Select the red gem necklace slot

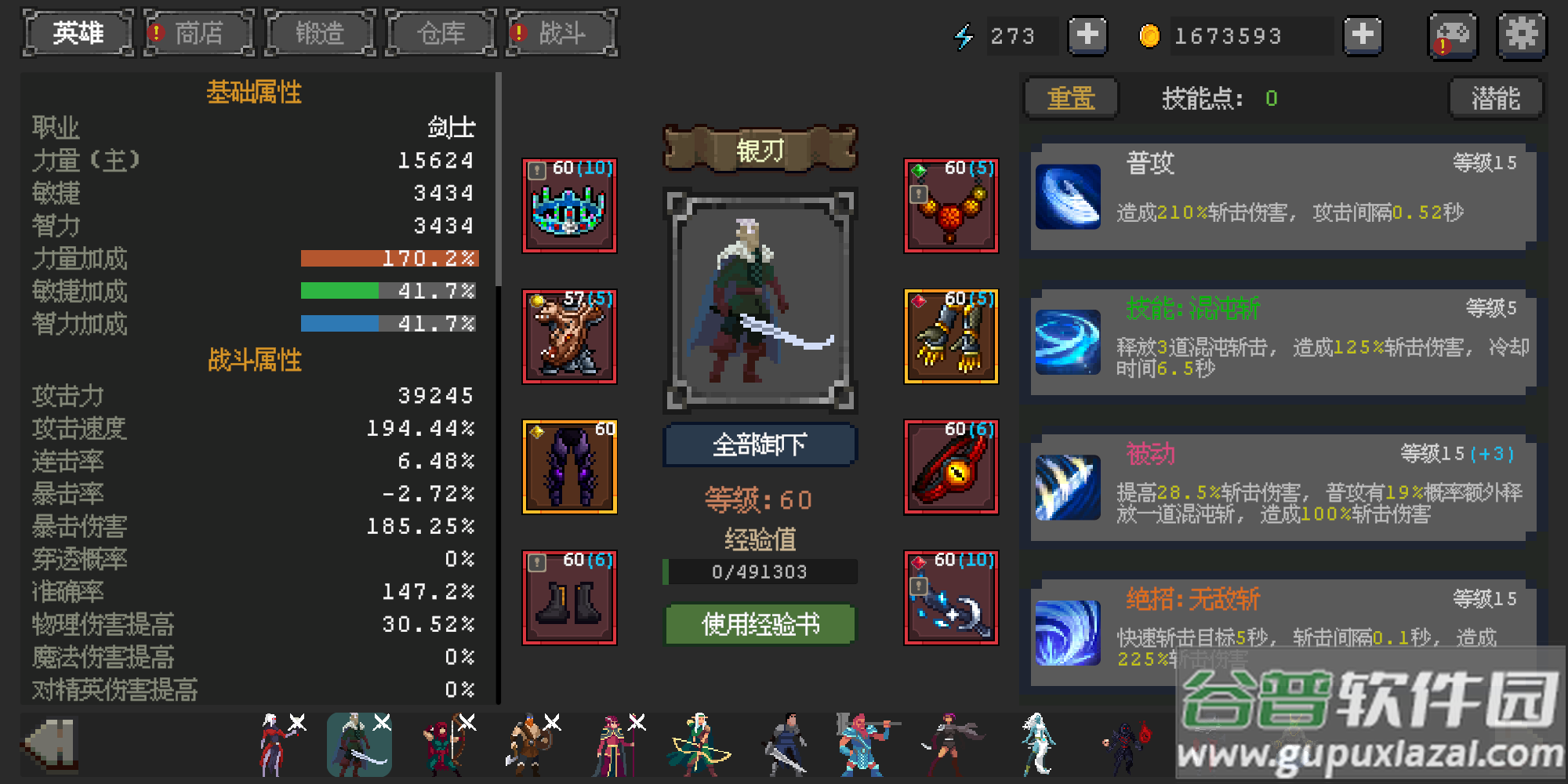click(951, 206)
